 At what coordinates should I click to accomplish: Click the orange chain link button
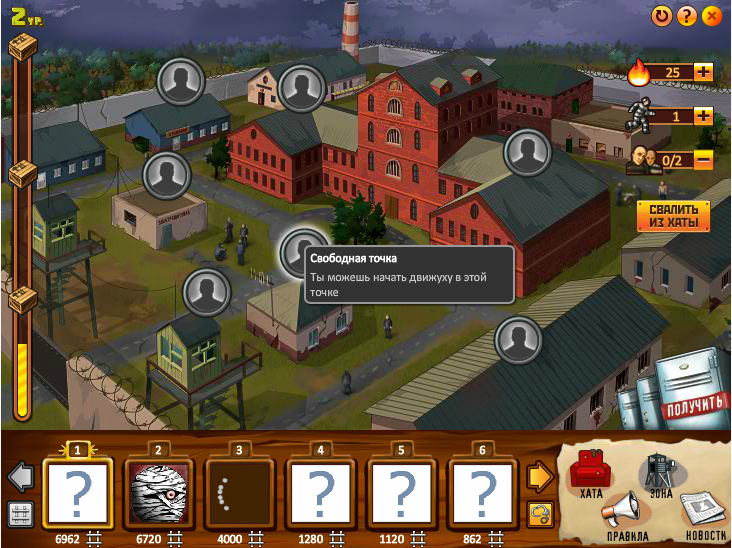coord(540,514)
